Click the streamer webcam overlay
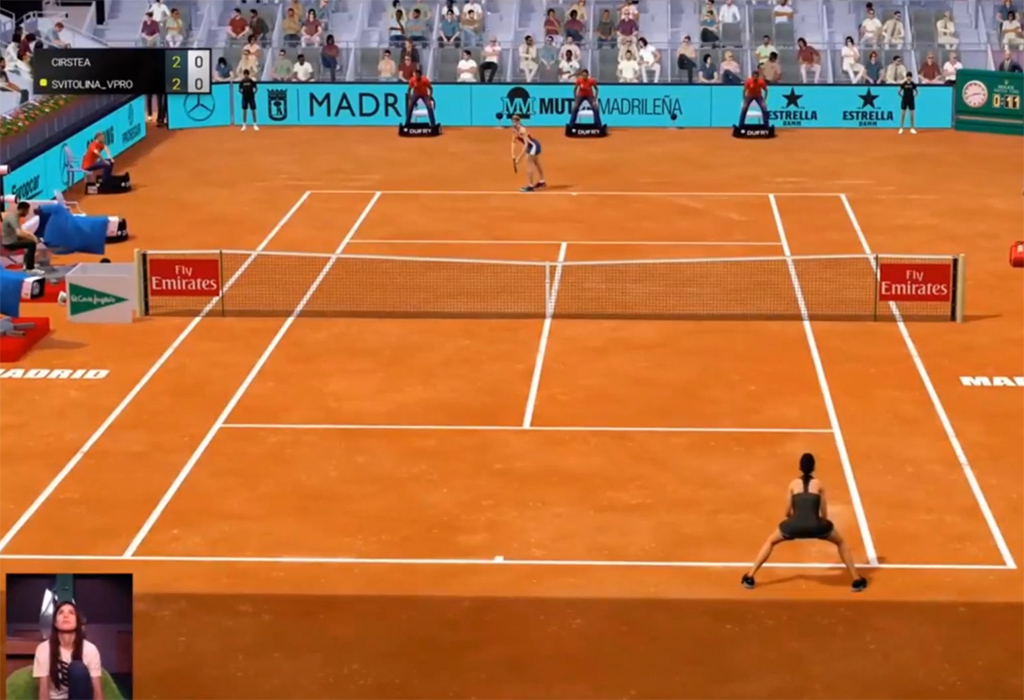This screenshot has height=700, width=1024. coord(69,636)
